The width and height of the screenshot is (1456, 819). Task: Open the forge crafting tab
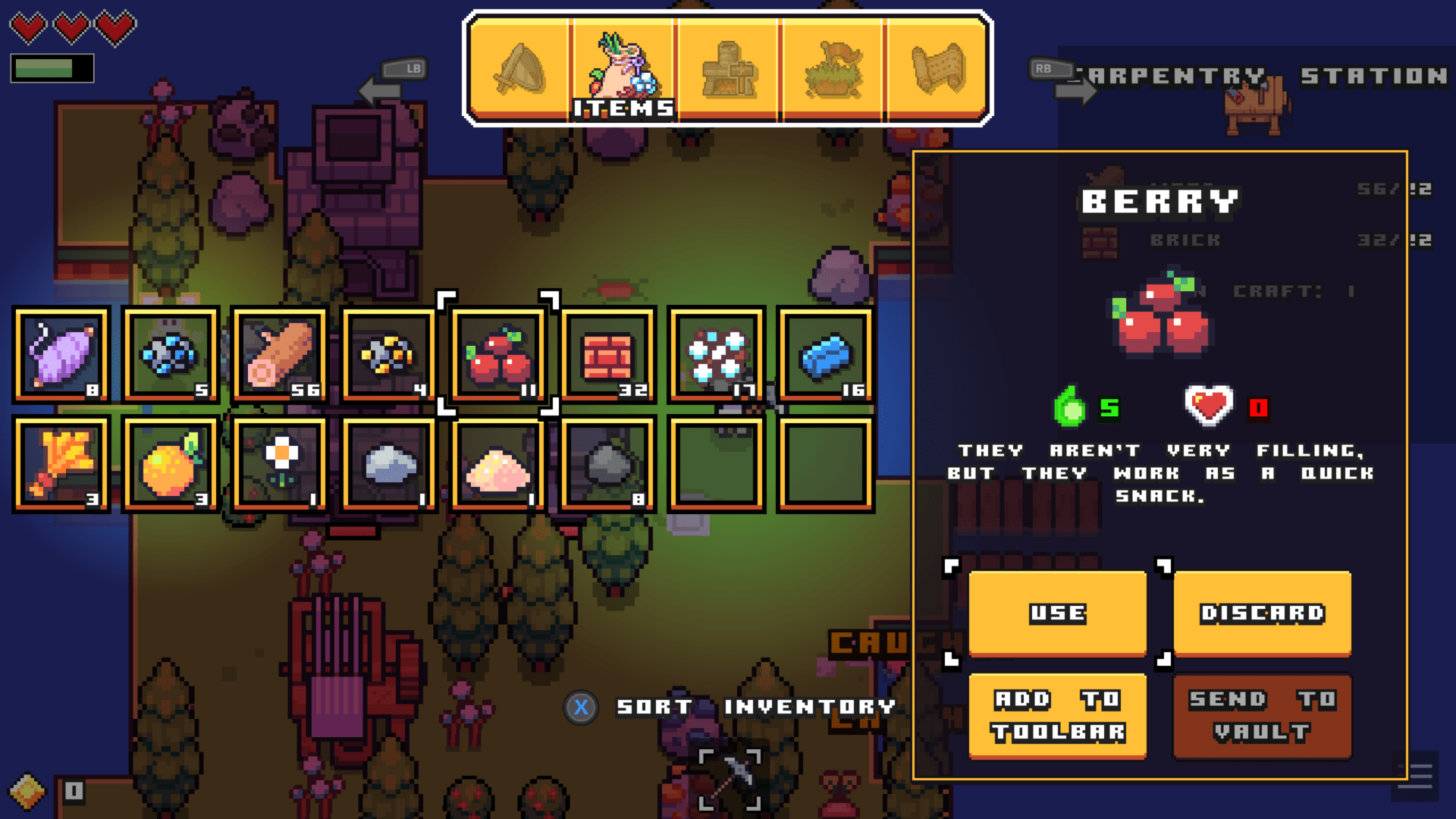tap(728, 68)
